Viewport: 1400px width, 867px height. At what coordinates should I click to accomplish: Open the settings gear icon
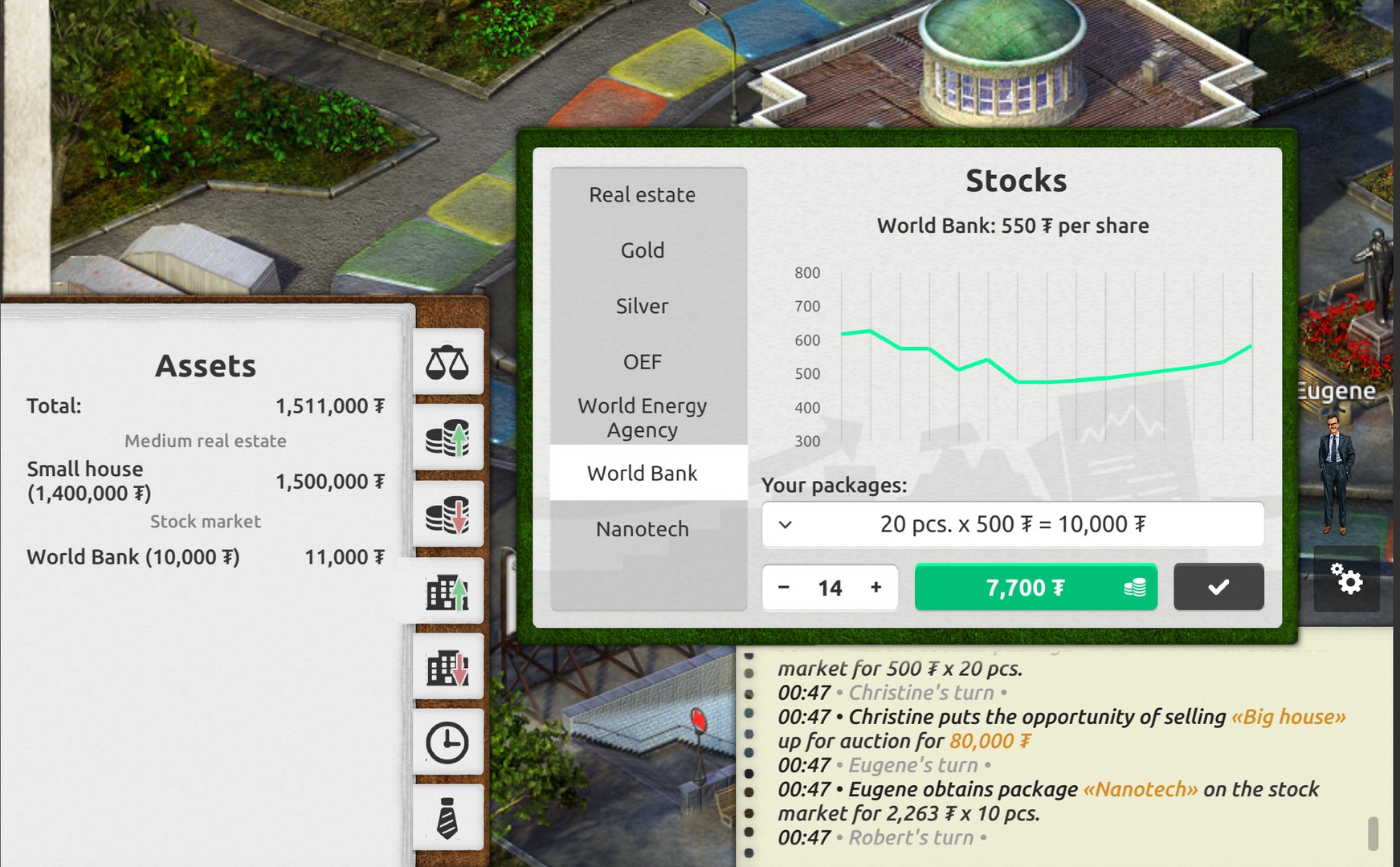click(x=1349, y=580)
